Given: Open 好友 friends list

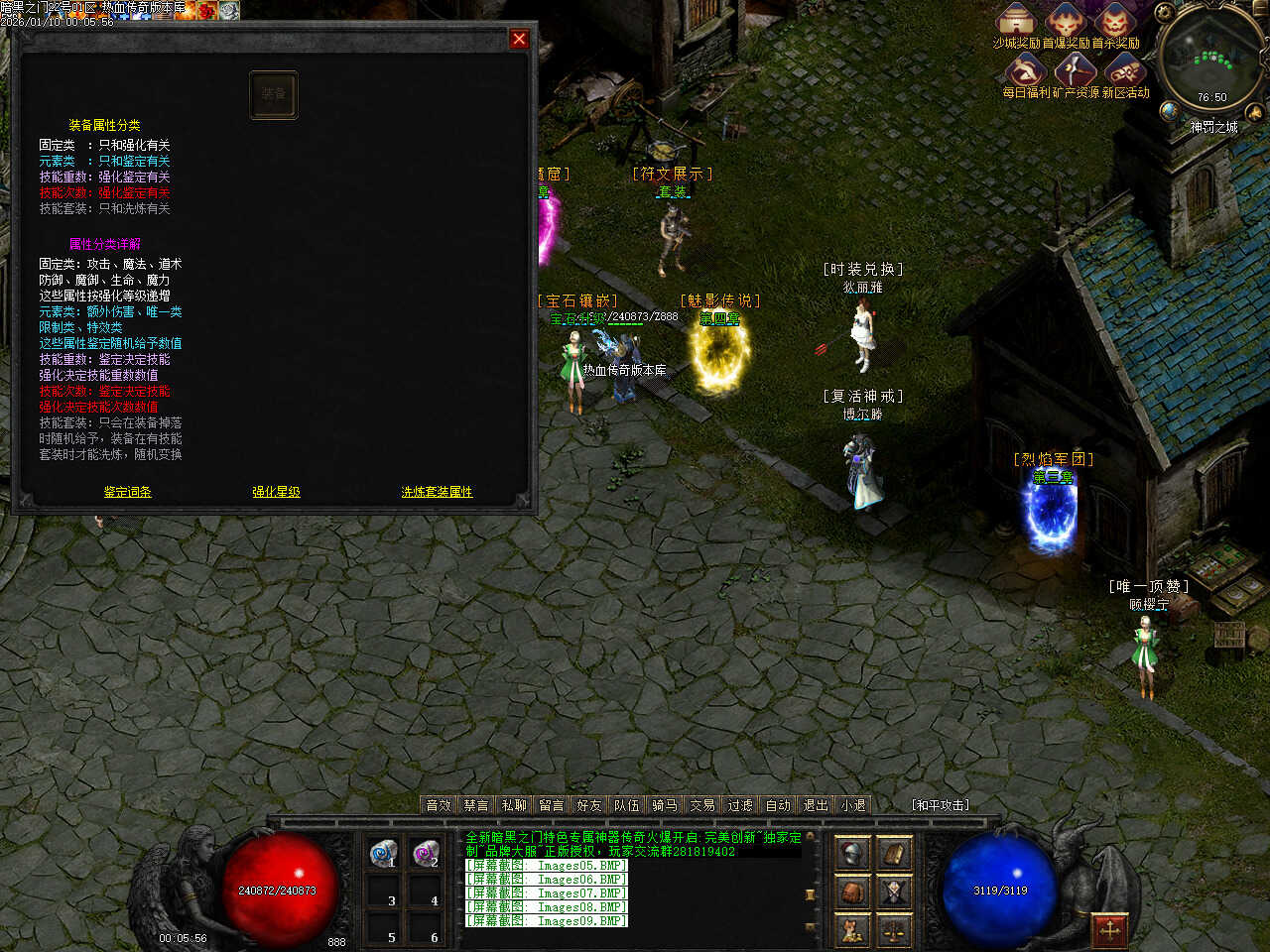Looking at the screenshot, I should (589, 805).
